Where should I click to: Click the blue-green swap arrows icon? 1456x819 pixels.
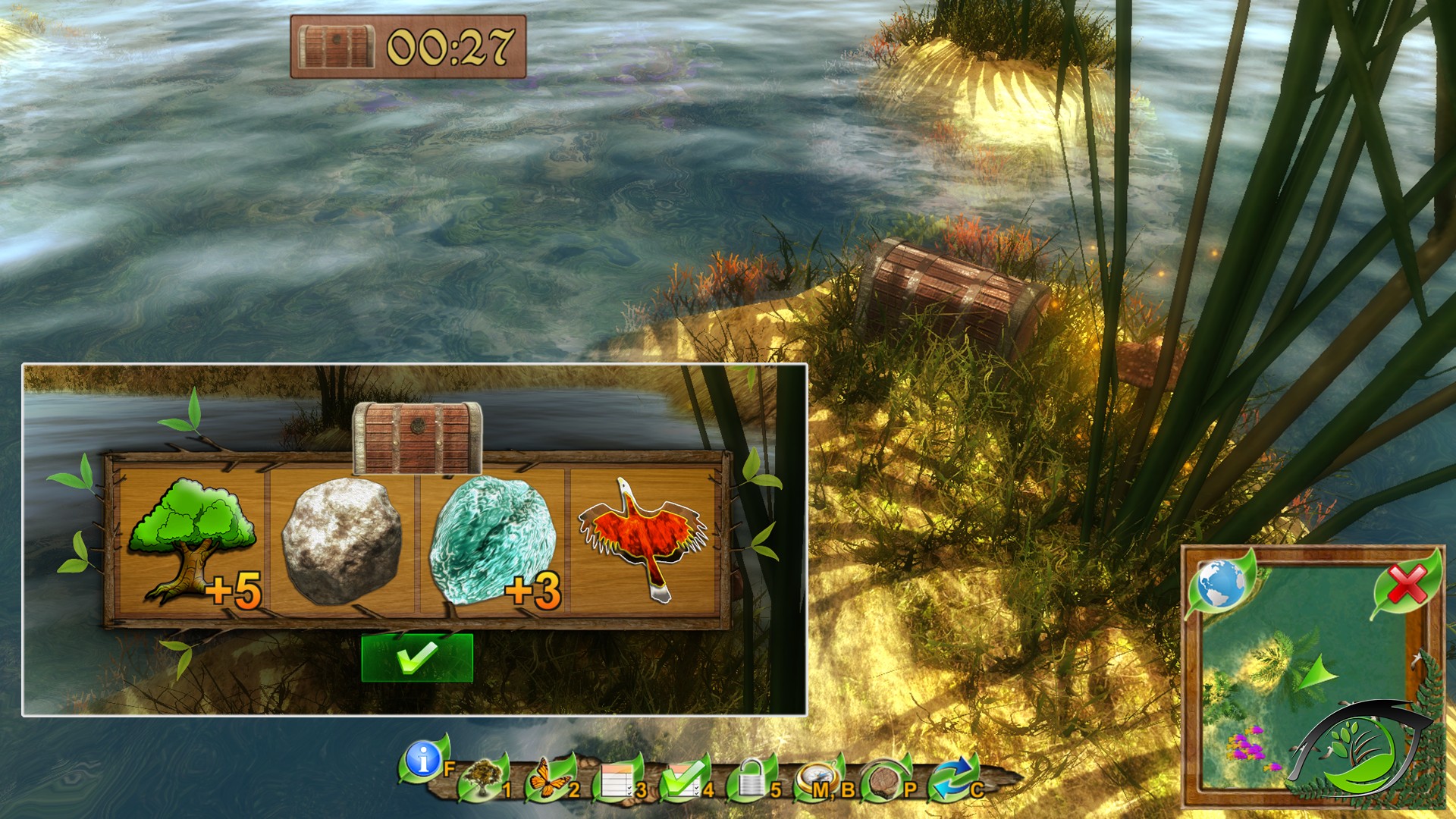point(949,779)
